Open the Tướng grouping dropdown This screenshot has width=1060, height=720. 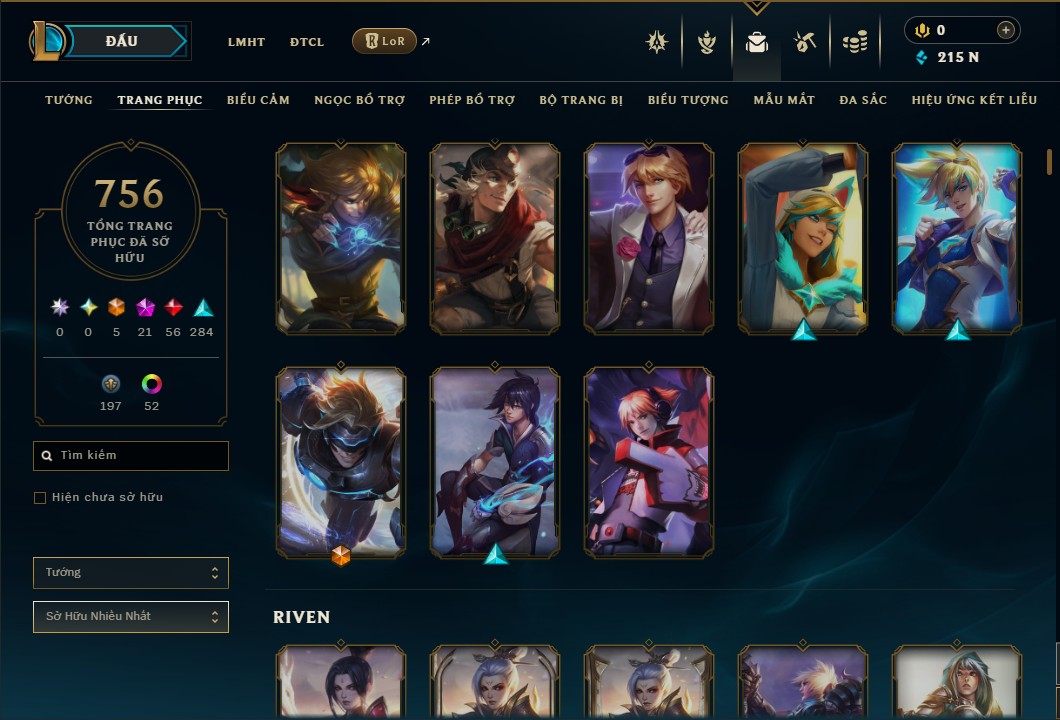tap(131, 573)
